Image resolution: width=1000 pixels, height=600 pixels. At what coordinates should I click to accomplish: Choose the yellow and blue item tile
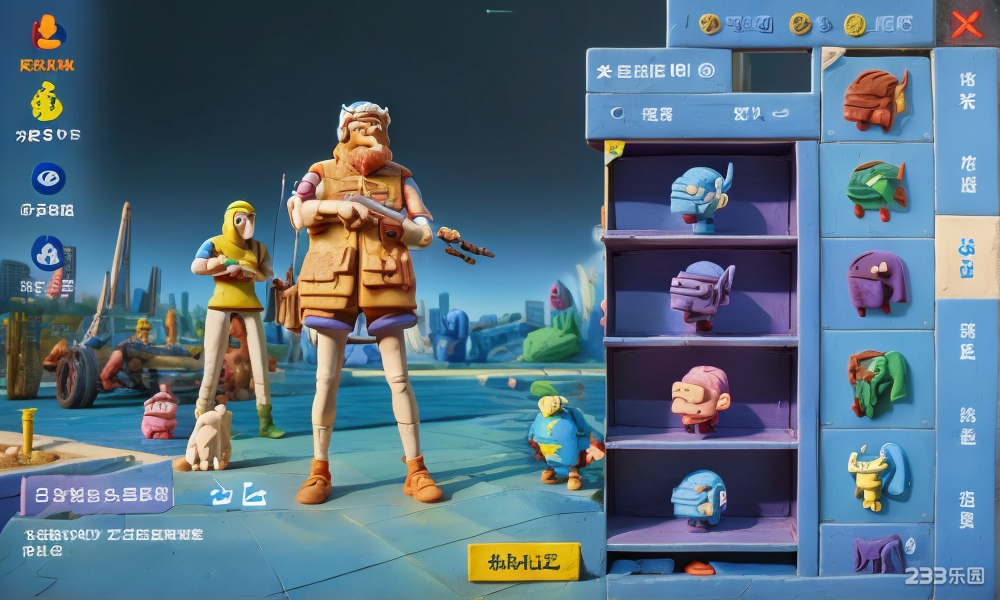click(877, 474)
